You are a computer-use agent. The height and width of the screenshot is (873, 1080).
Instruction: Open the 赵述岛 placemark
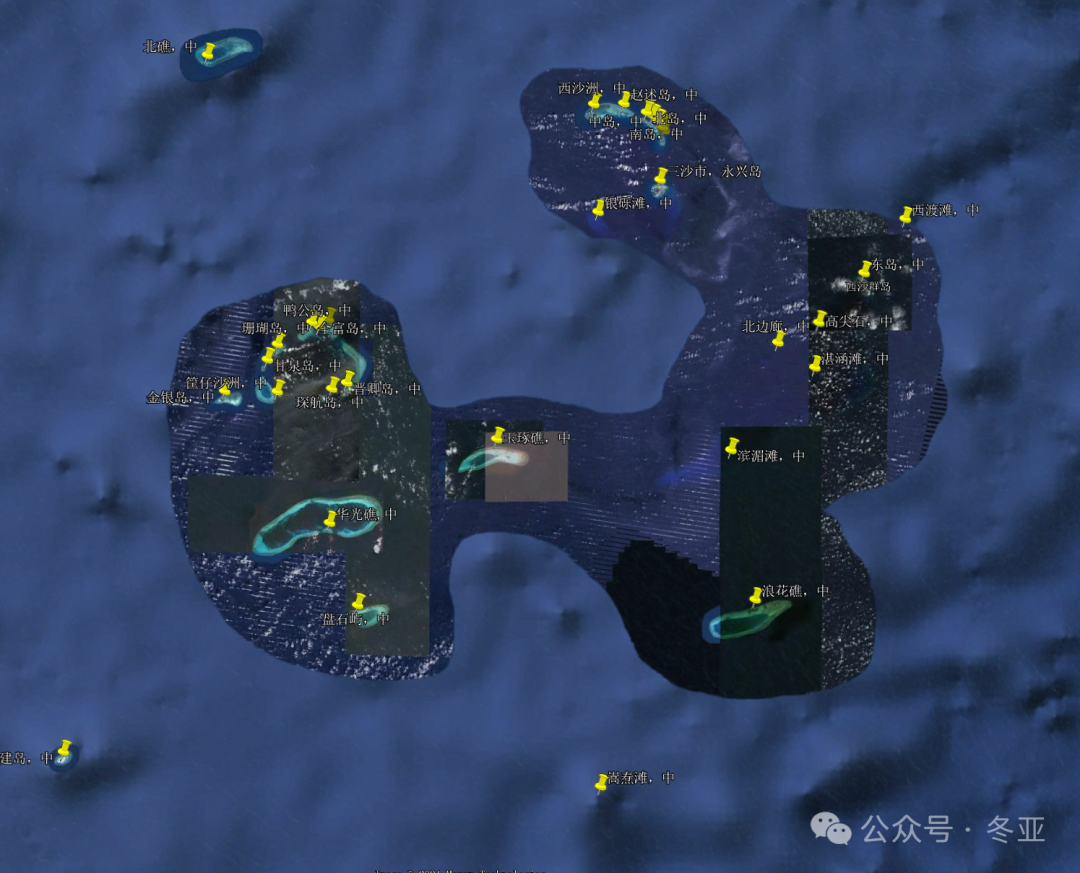[x=624, y=99]
